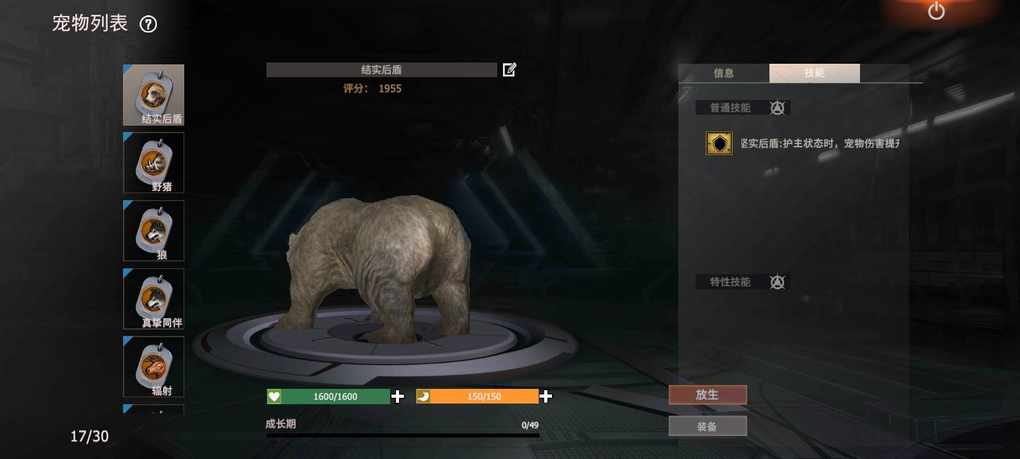Image resolution: width=1020 pixels, height=459 pixels.
Task: Click the icon beside 特性技能
Action: (777, 282)
